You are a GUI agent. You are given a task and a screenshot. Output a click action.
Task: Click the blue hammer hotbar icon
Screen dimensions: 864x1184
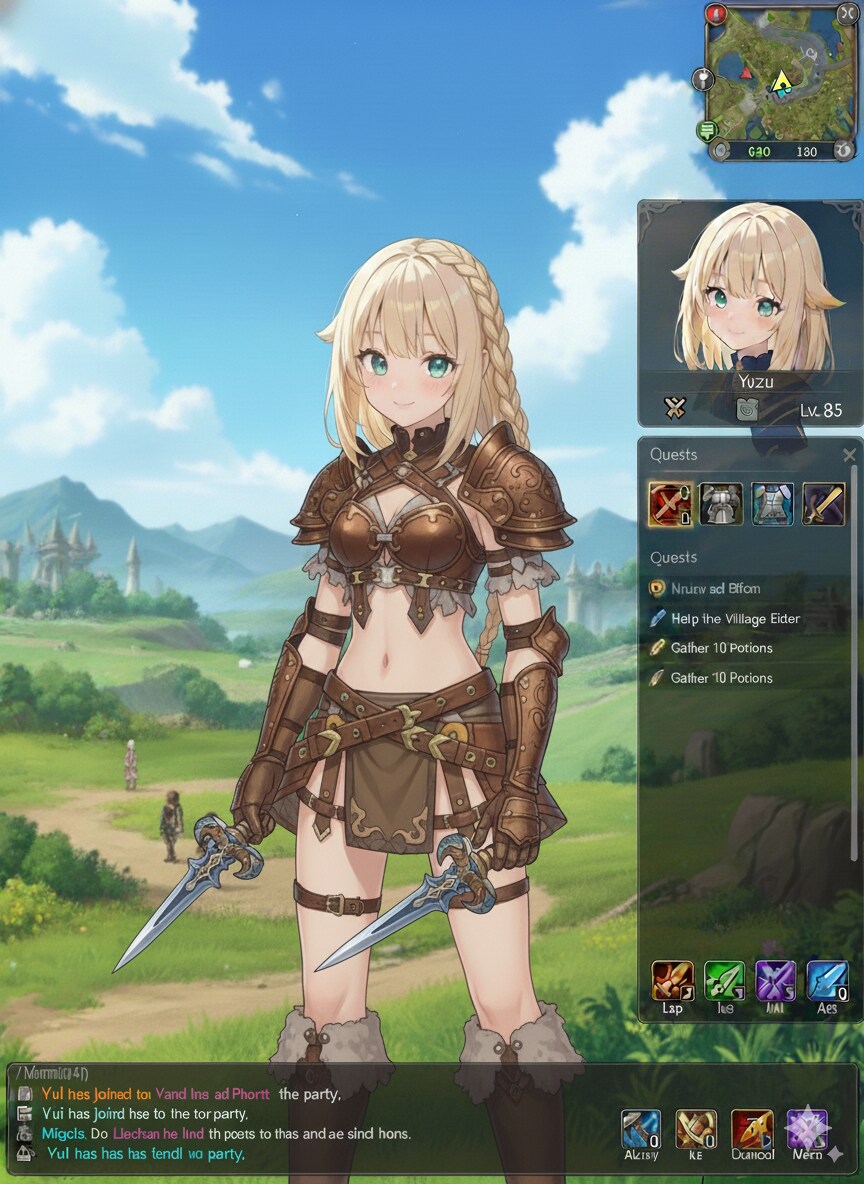(x=640, y=1128)
